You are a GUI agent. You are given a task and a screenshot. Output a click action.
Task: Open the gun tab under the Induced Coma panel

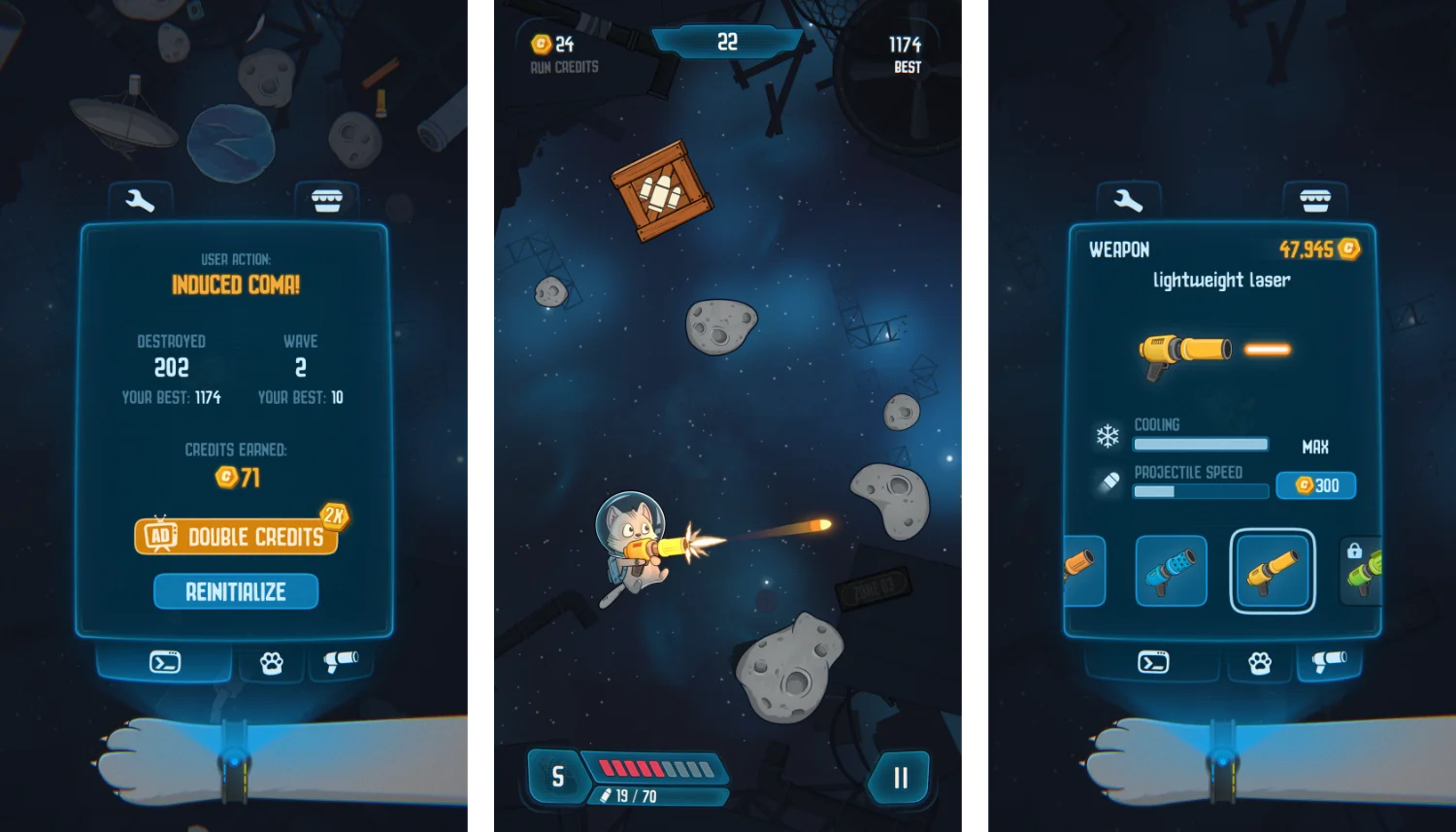(341, 661)
